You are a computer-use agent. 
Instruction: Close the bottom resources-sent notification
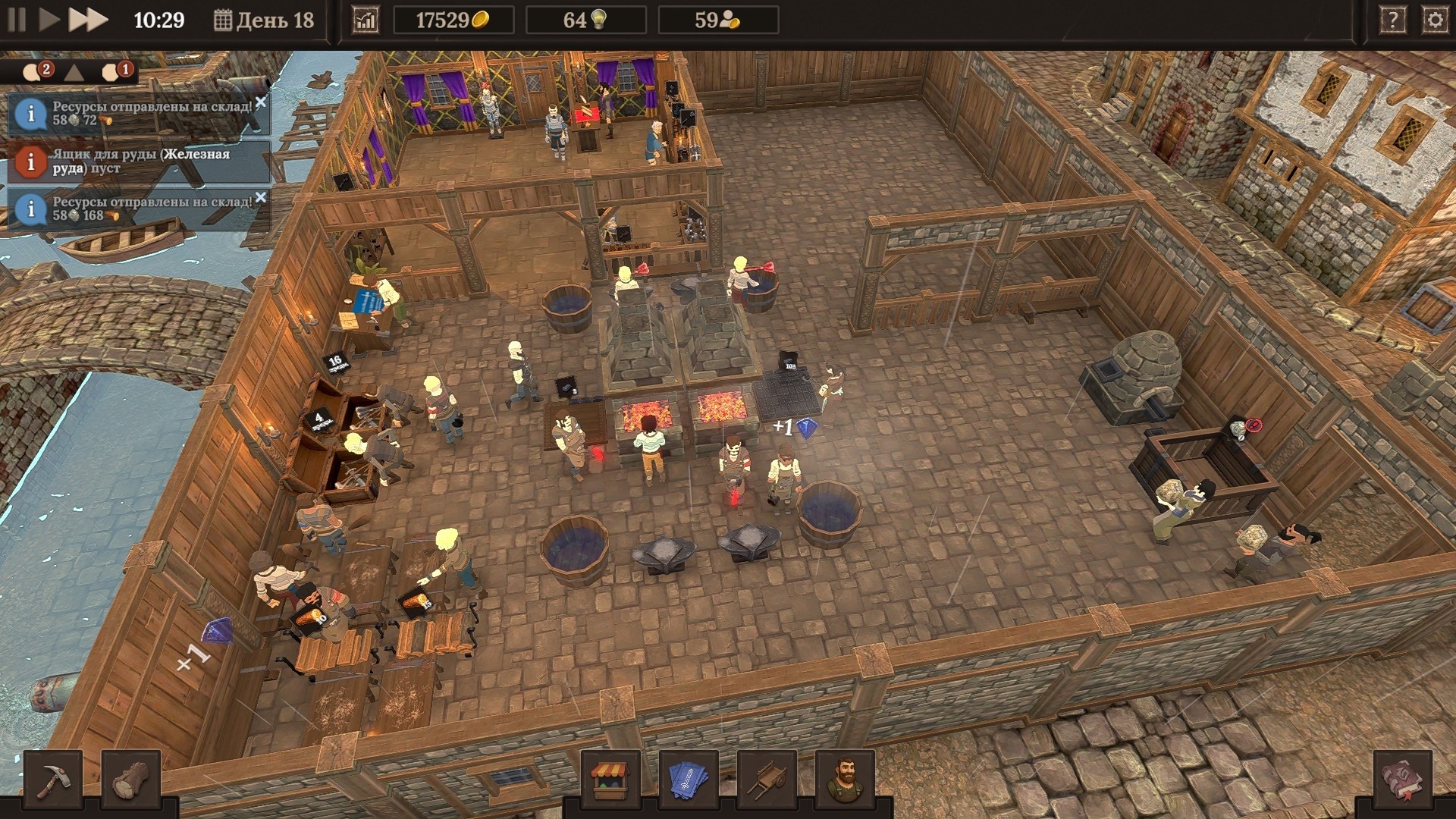[x=261, y=197]
